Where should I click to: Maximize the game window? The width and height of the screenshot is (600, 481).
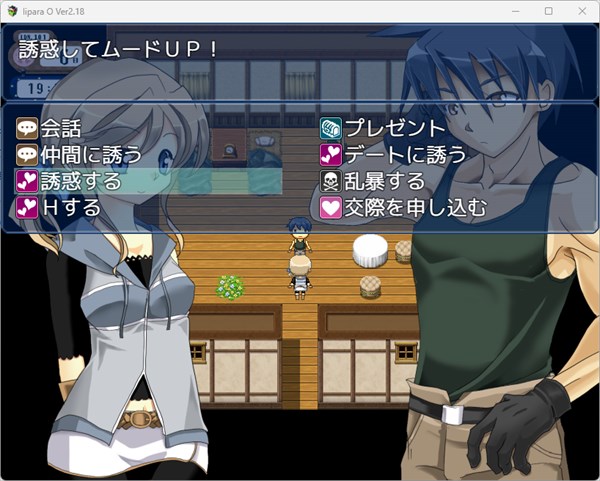[x=548, y=10]
